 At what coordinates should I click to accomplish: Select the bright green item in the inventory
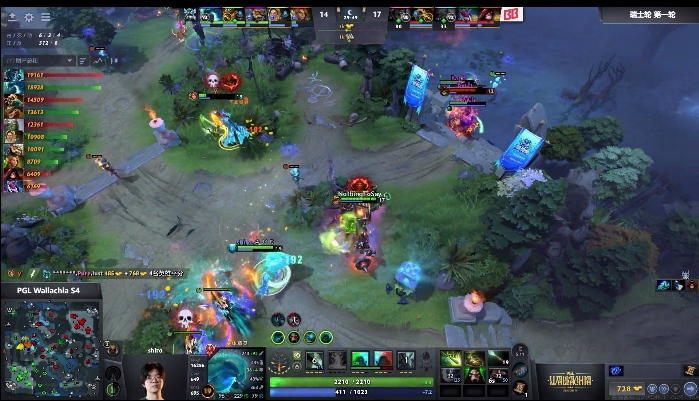451,358
